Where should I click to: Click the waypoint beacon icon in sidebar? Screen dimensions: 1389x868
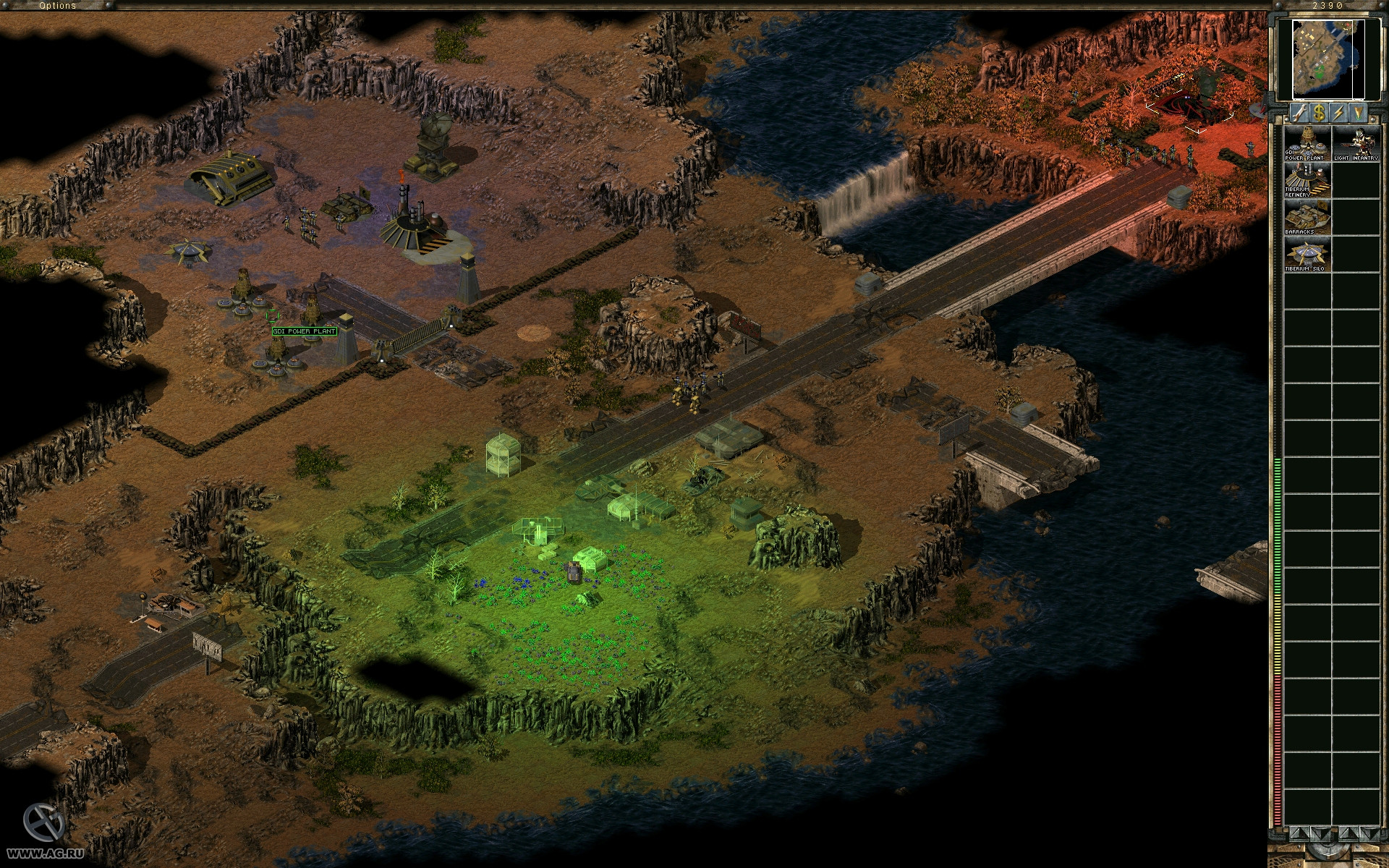(x=1358, y=112)
